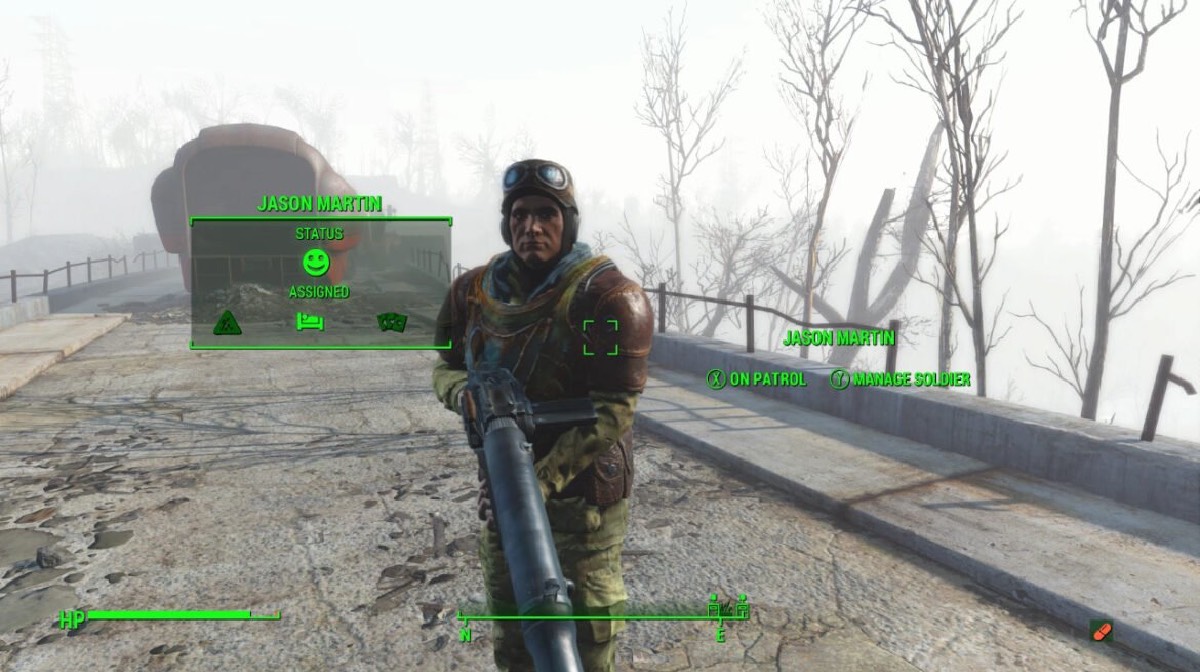Select the triangular warning sign icon

point(227,322)
